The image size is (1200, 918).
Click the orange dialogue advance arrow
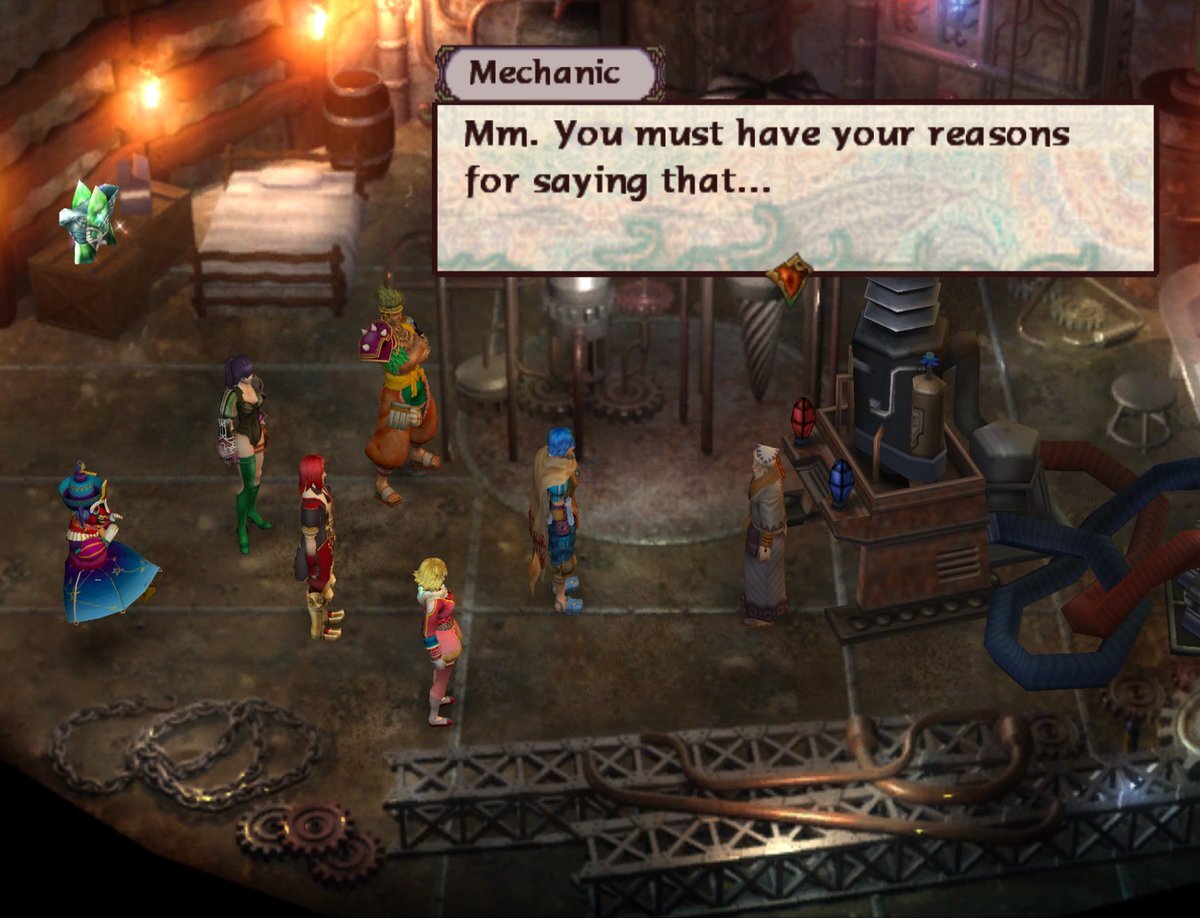[790, 278]
